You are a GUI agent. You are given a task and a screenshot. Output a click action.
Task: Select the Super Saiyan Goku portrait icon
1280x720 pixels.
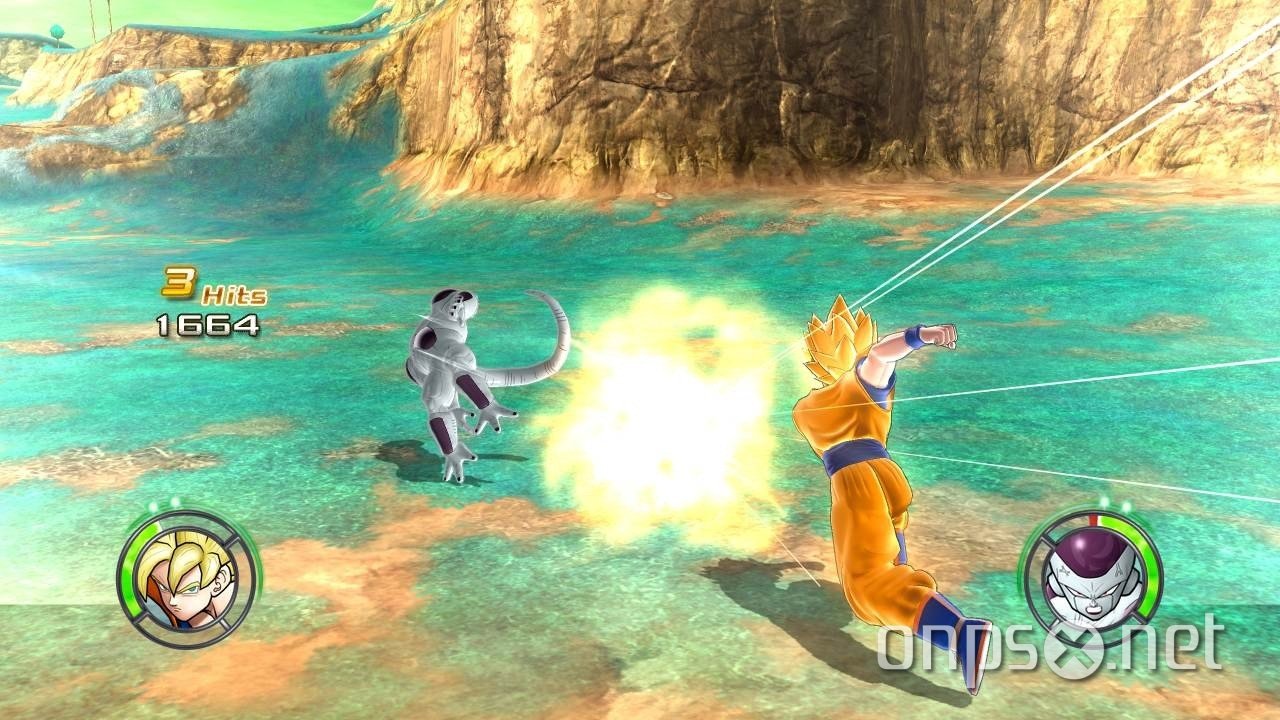185,575
